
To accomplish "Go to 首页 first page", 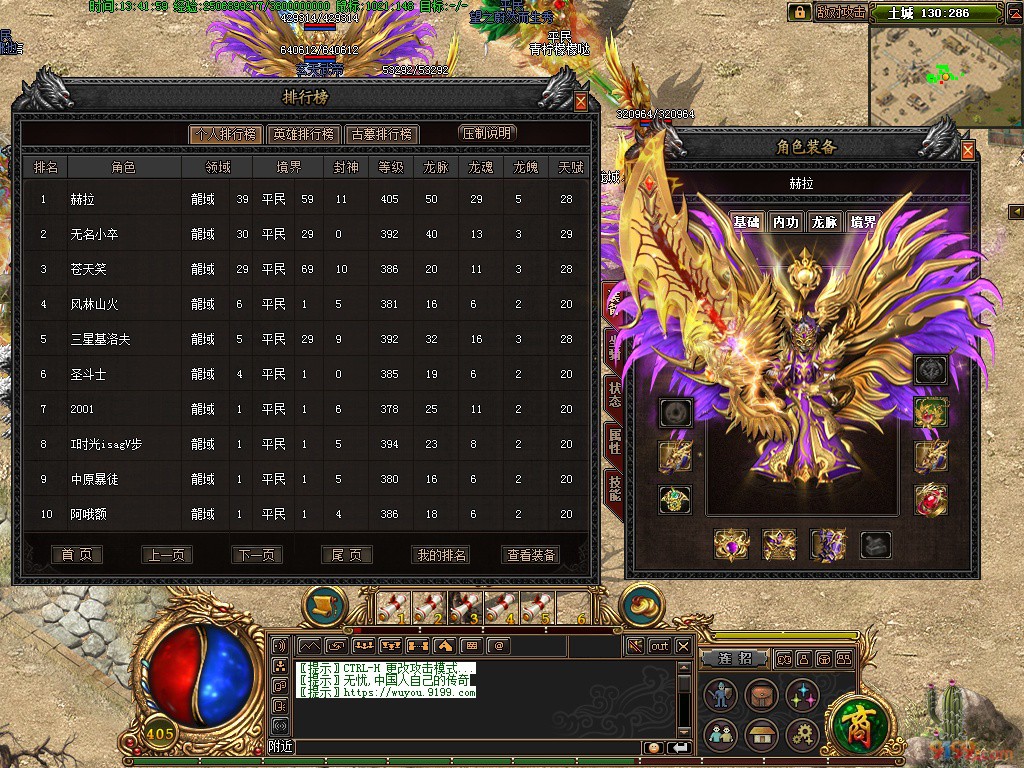I will 77,555.
